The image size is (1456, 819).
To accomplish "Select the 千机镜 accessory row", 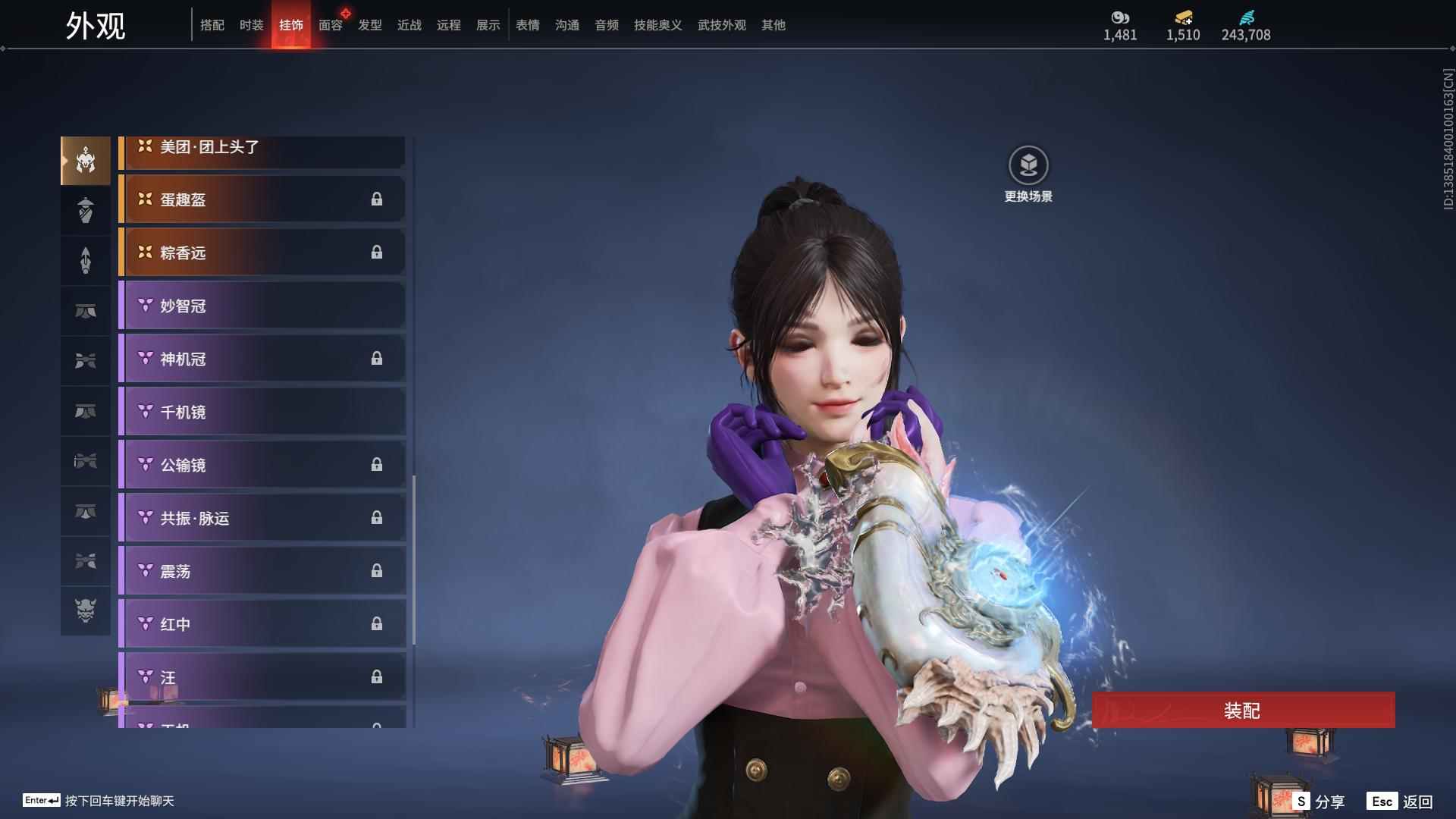I will tap(262, 412).
